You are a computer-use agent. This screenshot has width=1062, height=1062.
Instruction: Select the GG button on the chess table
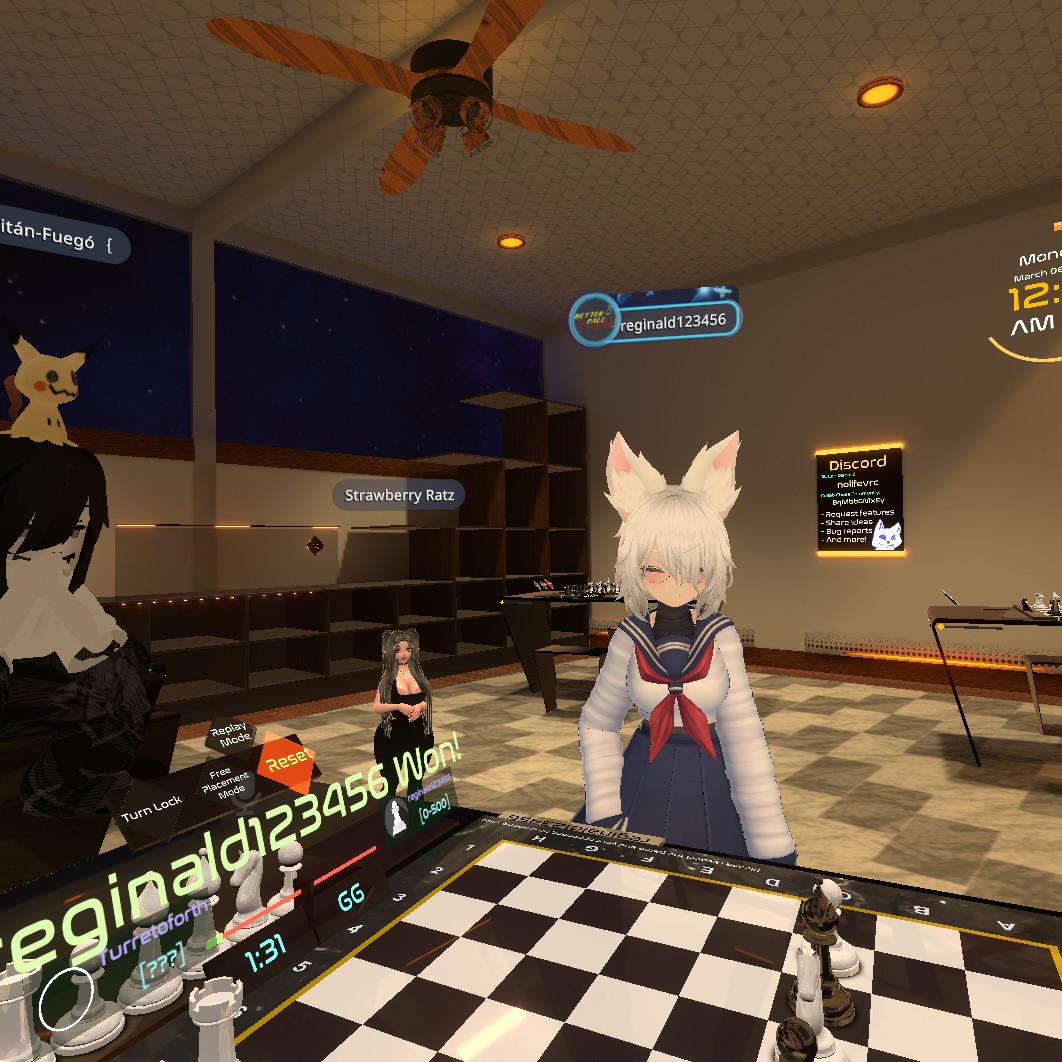pos(351,897)
